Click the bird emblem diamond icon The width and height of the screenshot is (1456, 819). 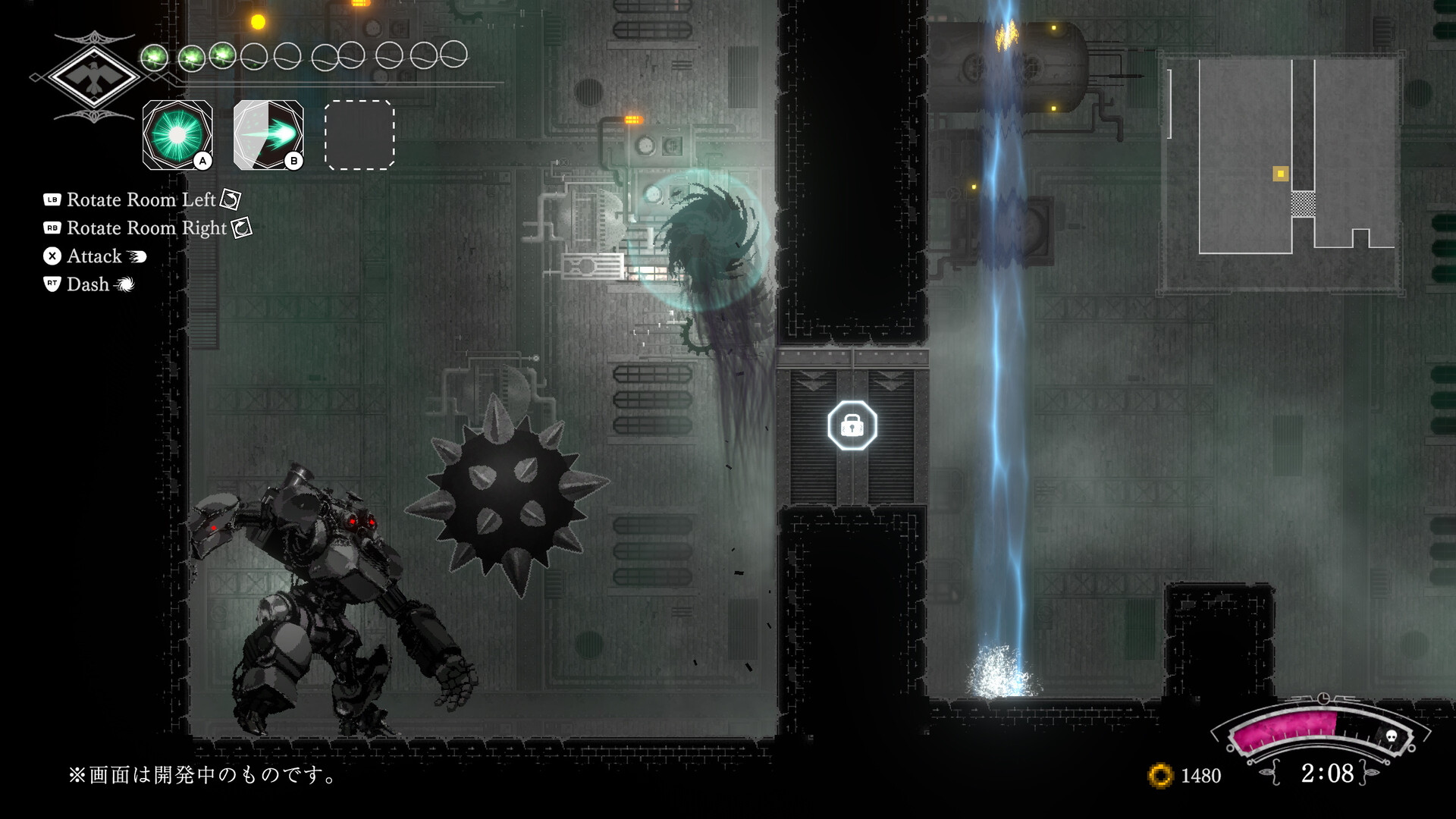93,76
